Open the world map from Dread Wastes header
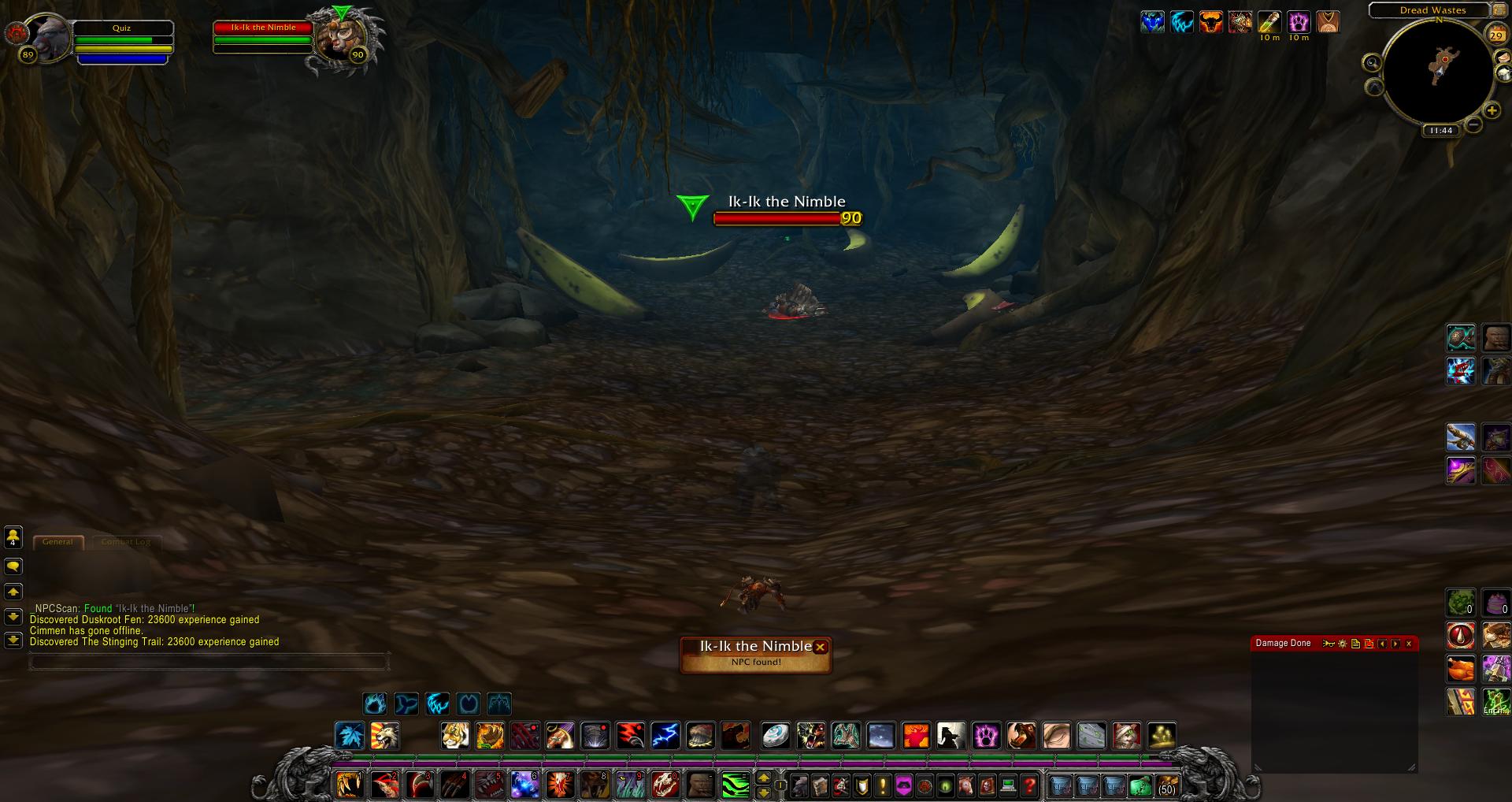The height and width of the screenshot is (802, 1512). pyautogui.click(x=1432, y=10)
